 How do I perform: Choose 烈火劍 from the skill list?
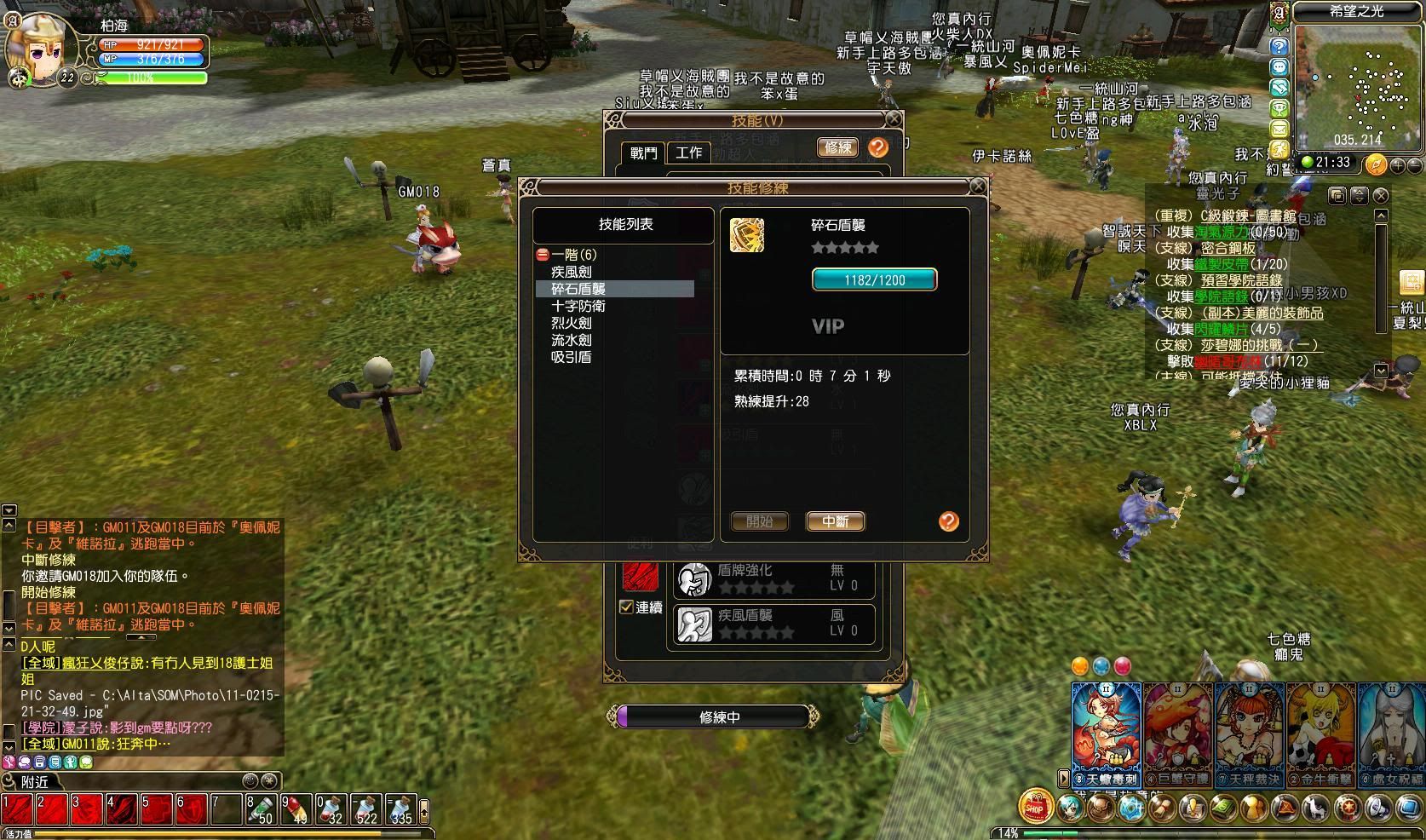[x=571, y=323]
